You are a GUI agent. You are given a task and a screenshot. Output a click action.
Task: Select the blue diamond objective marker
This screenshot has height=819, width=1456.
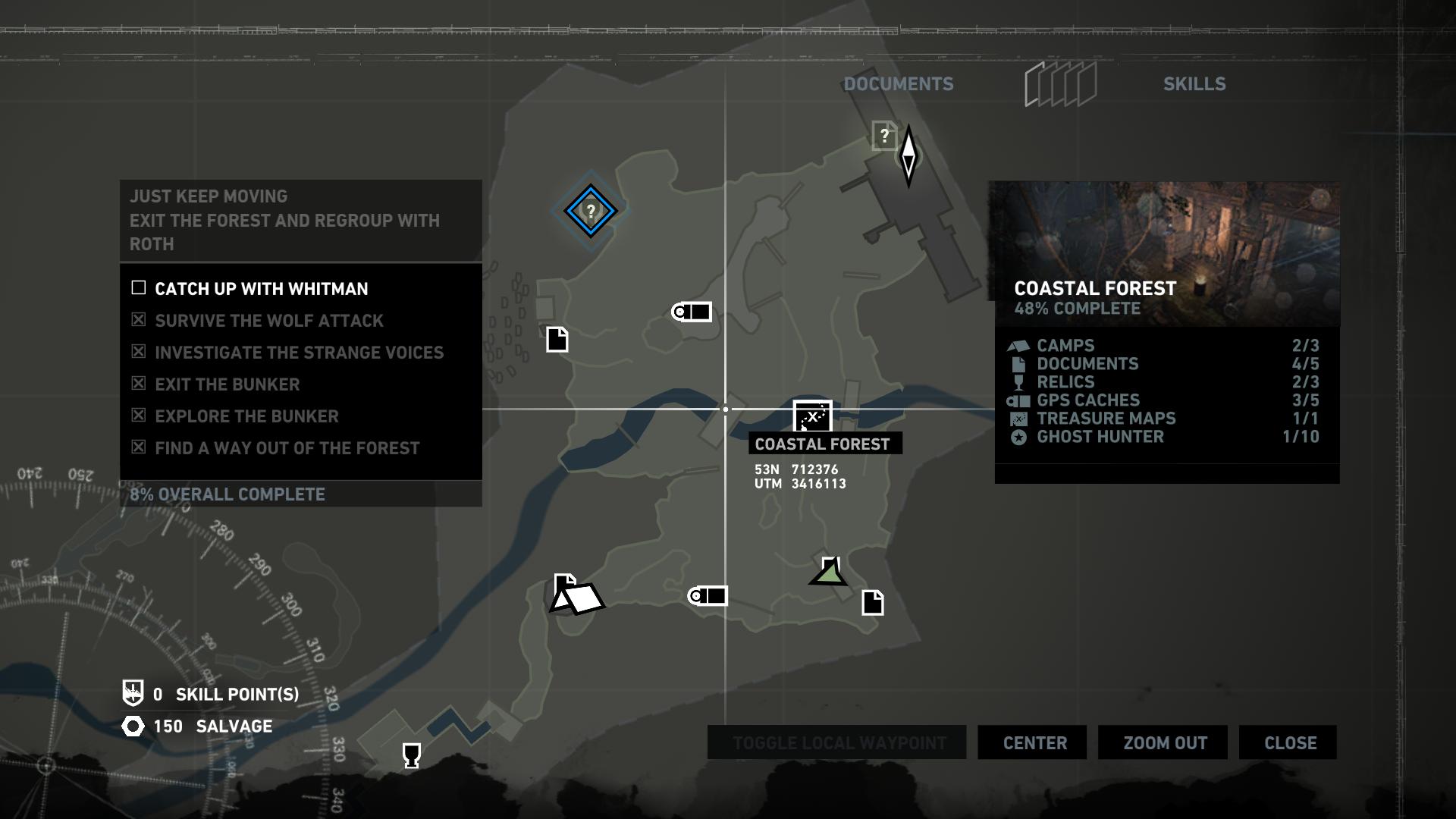pos(590,211)
